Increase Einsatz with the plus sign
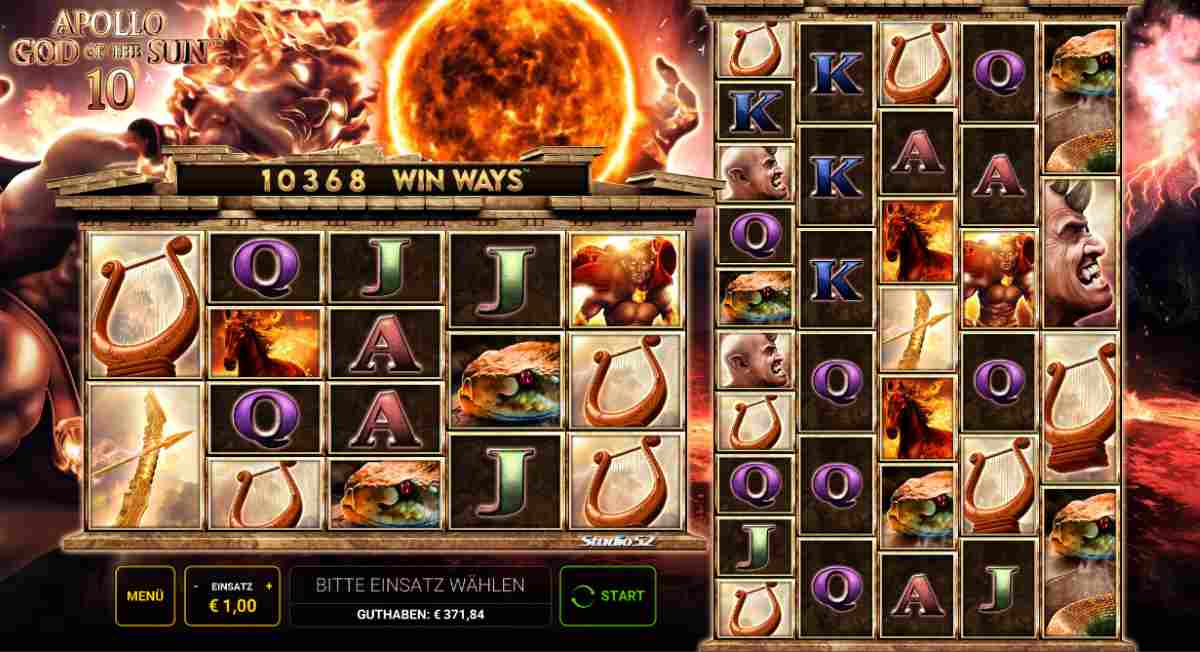Viewport: 1200px width, 652px height. (268, 586)
